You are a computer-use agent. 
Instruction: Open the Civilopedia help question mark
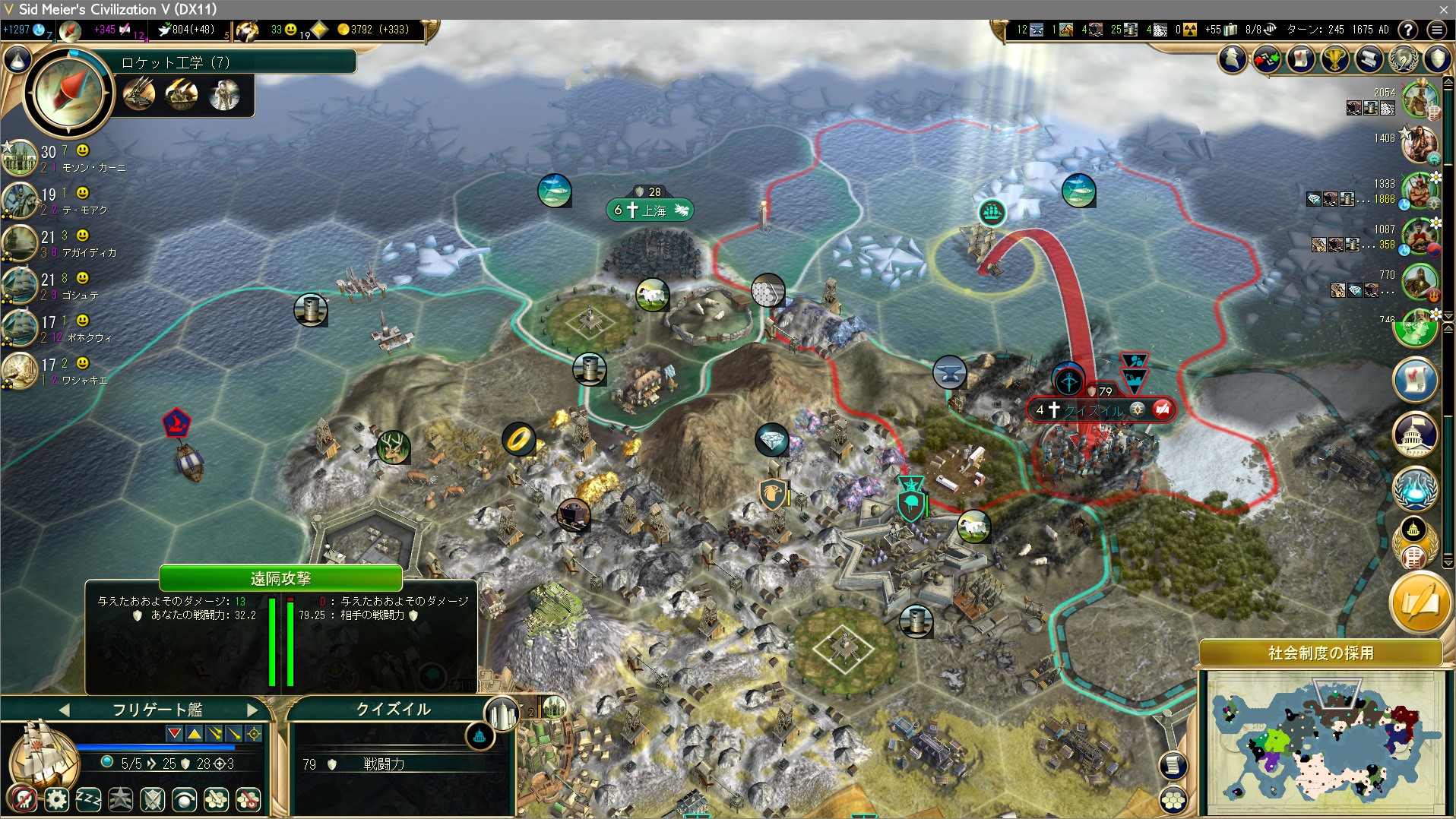1408,30
